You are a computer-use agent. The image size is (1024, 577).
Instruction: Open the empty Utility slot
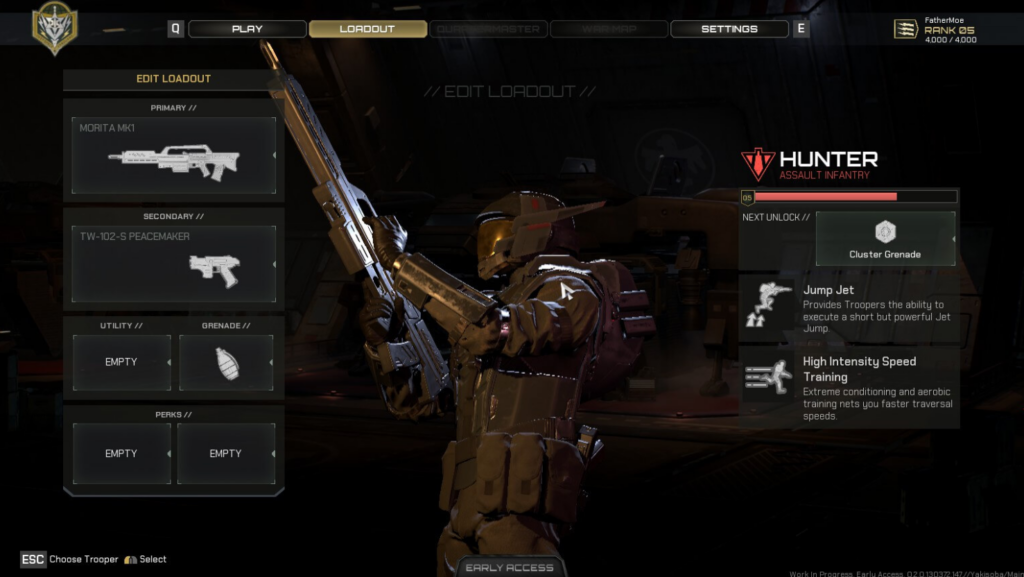[122, 362]
